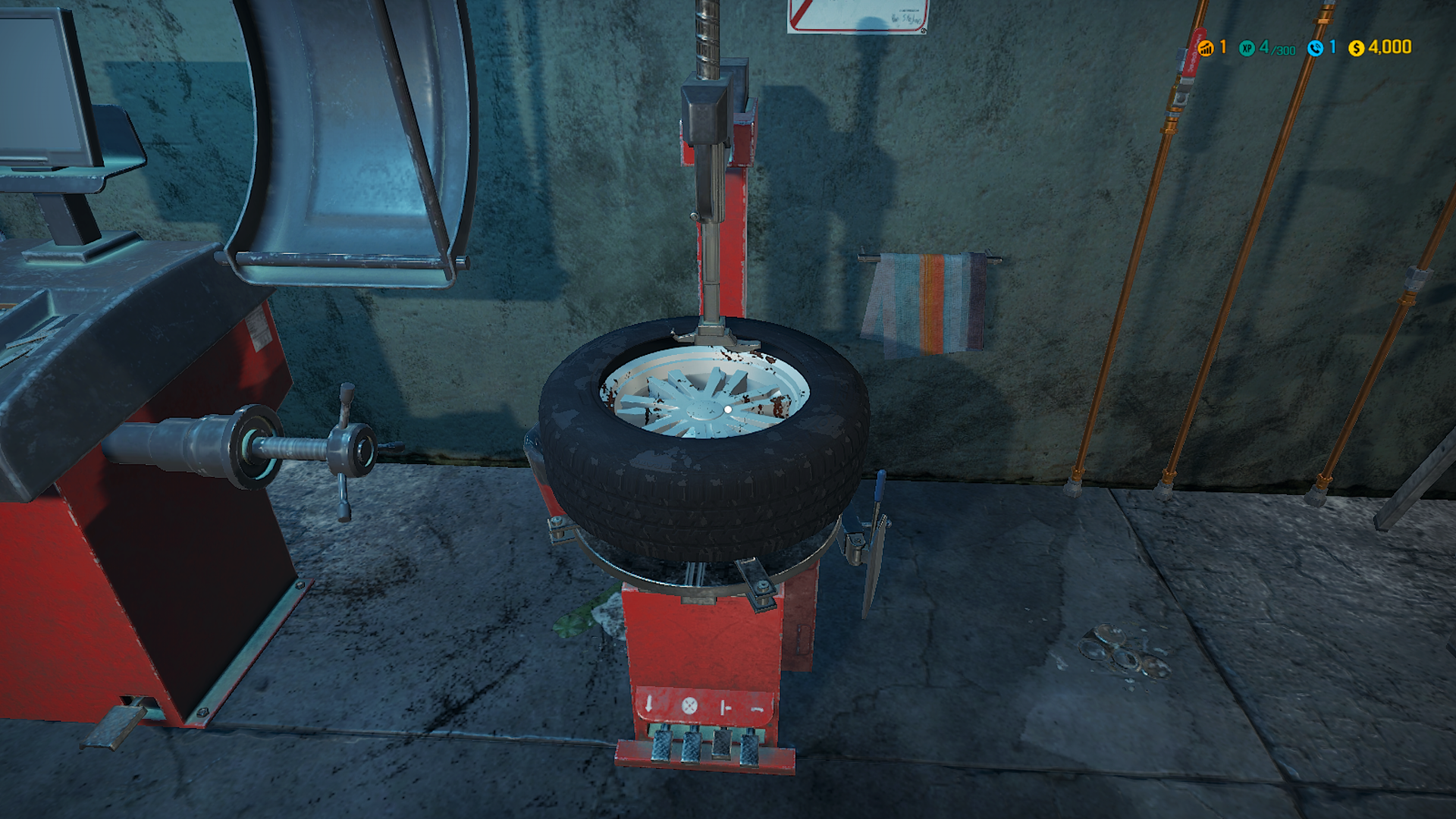Click the valve wheel icon on the pedal label
1456x819 pixels.
click(x=689, y=705)
